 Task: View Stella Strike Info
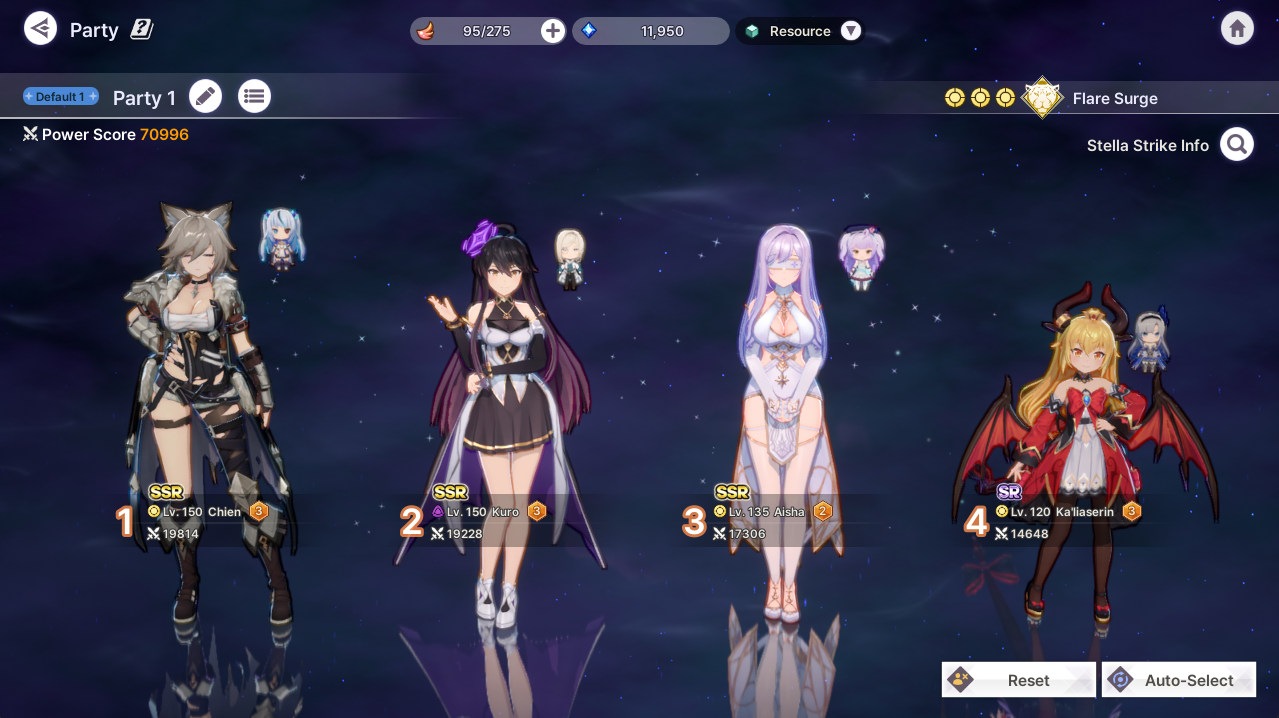[1237, 145]
